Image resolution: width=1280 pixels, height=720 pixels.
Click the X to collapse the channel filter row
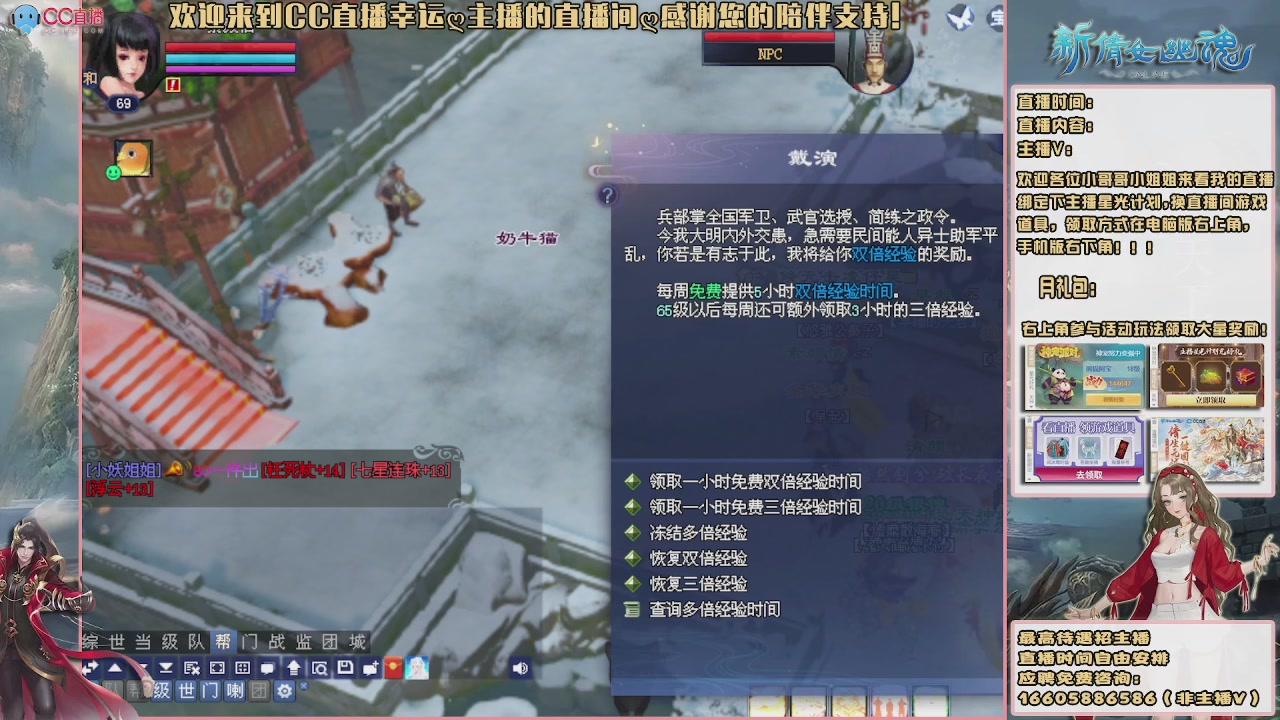303,685
